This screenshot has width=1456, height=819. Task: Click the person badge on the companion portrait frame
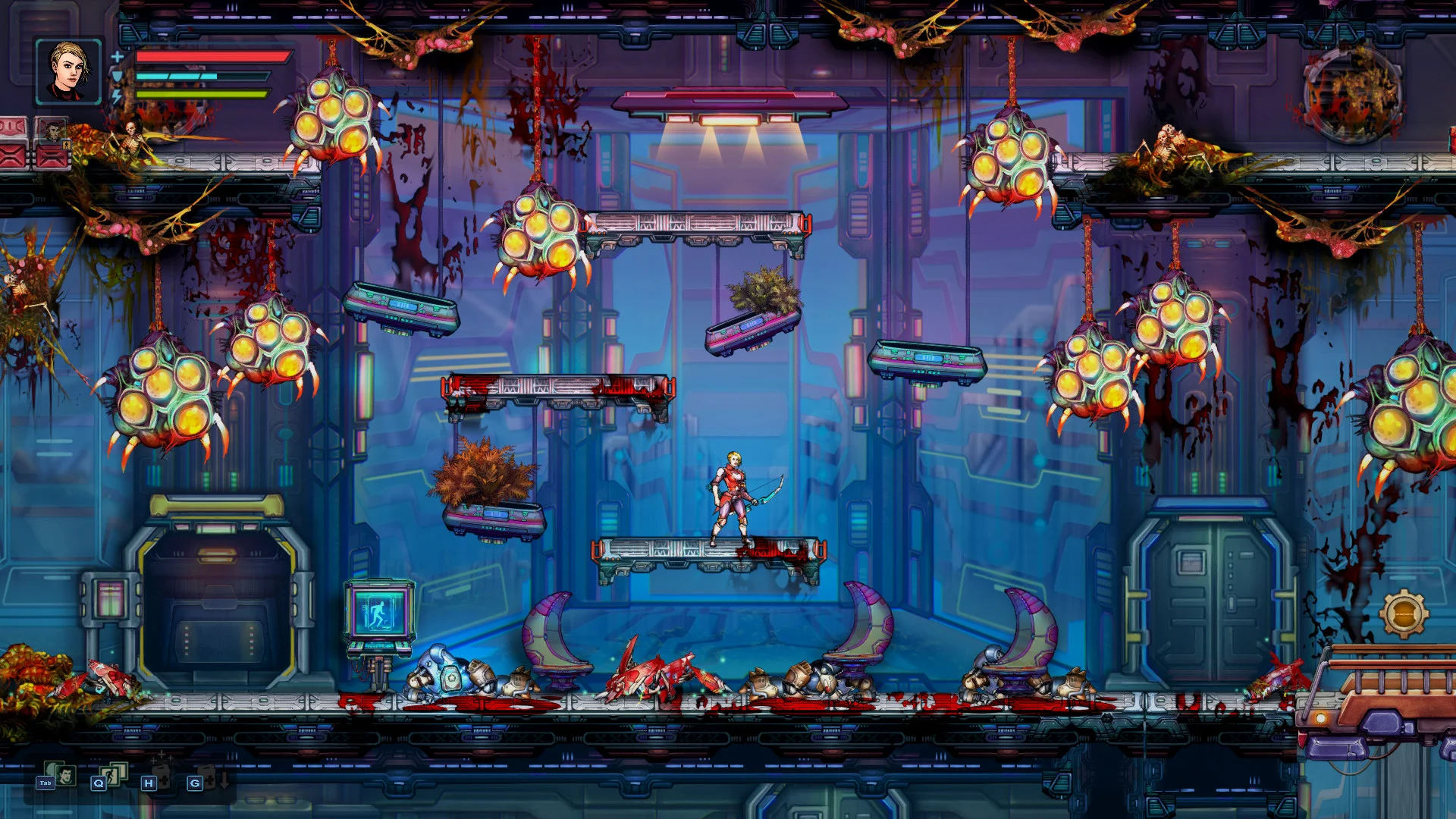pos(66,144)
